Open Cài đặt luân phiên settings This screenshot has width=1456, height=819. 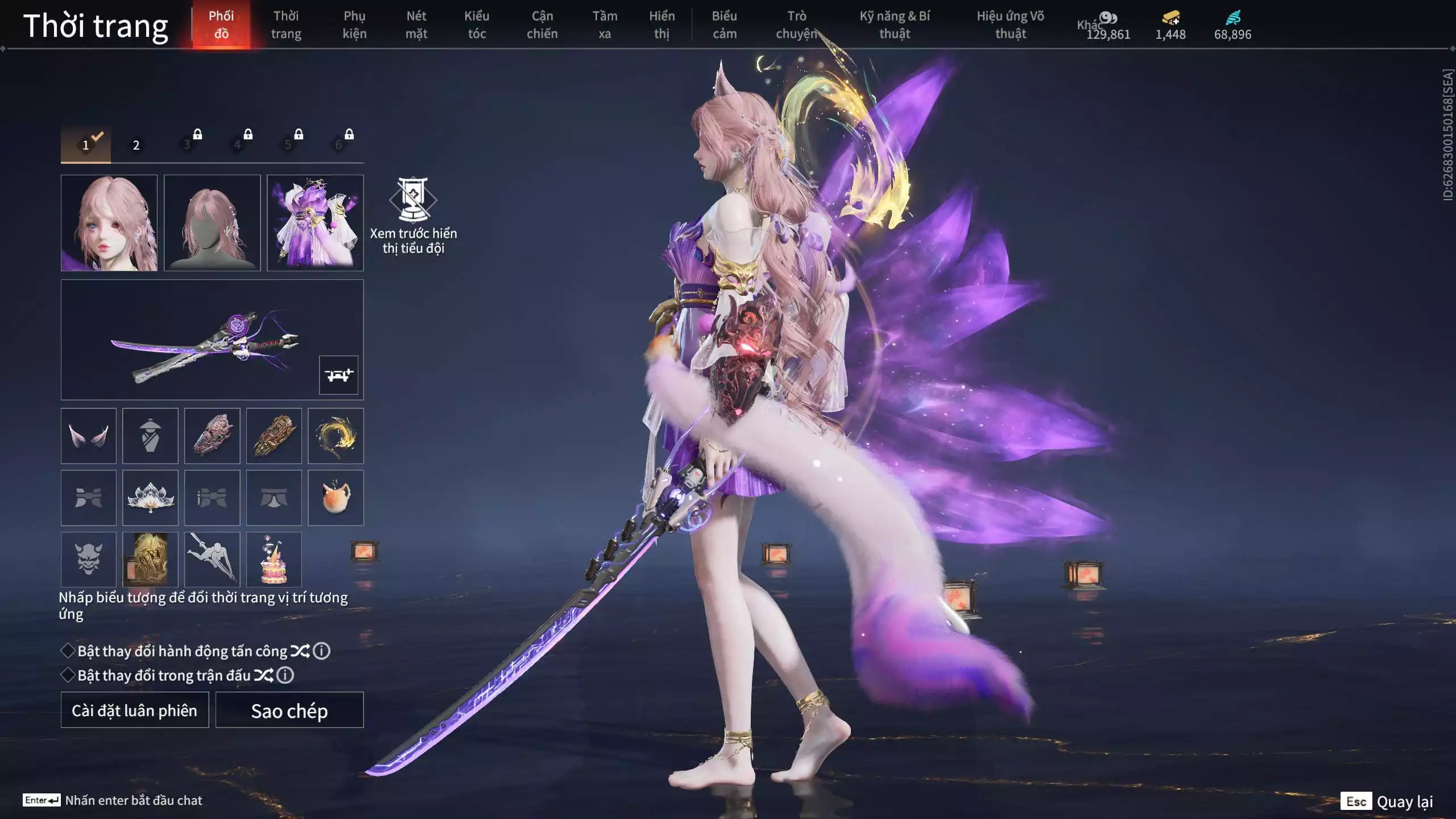[135, 710]
